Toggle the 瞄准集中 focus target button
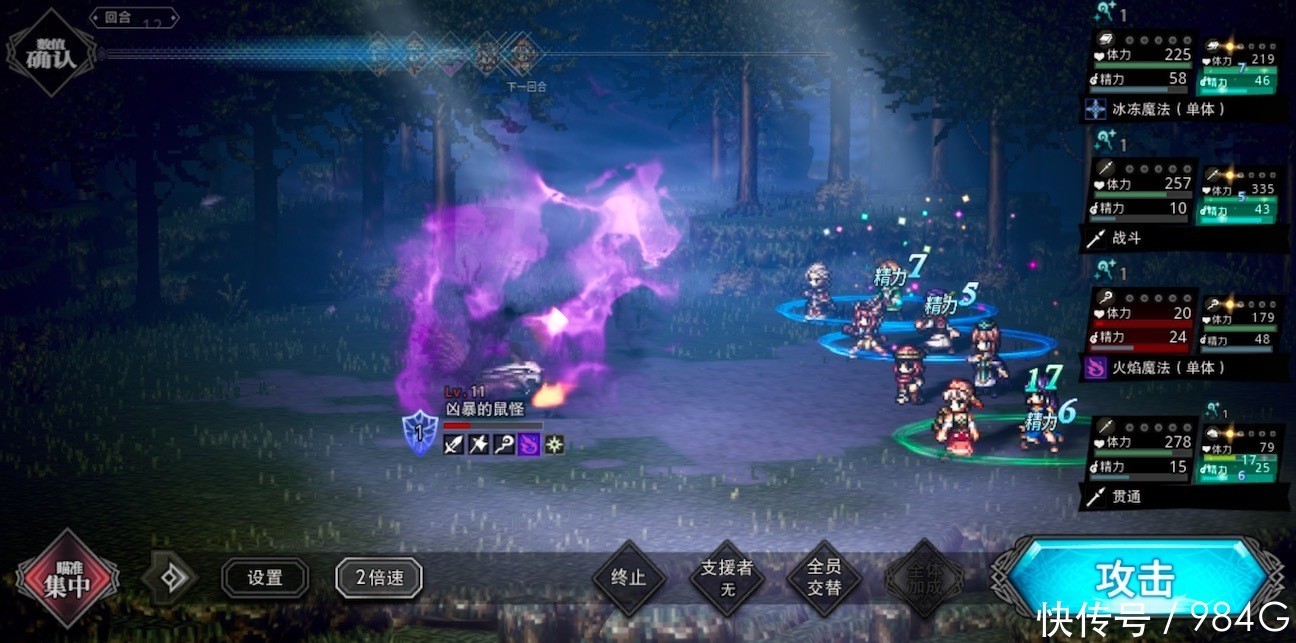Screen dimensions: 1296x643 [x=67, y=578]
